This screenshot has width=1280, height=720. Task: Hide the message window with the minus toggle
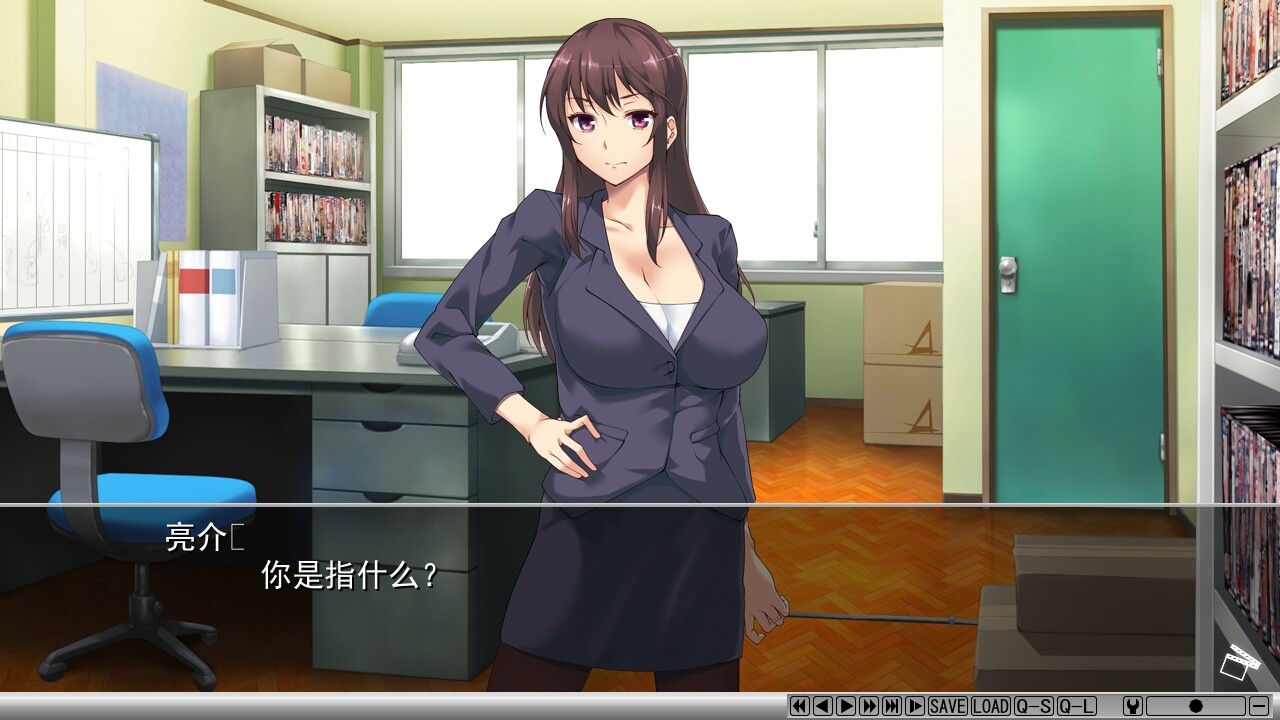[x=1258, y=707]
